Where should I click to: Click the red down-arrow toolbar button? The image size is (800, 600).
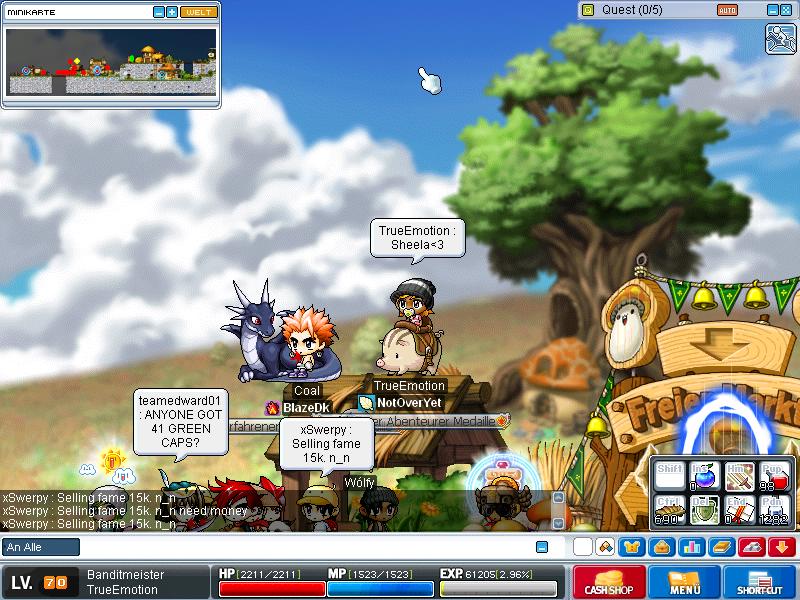pyautogui.click(x=782, y=547)
